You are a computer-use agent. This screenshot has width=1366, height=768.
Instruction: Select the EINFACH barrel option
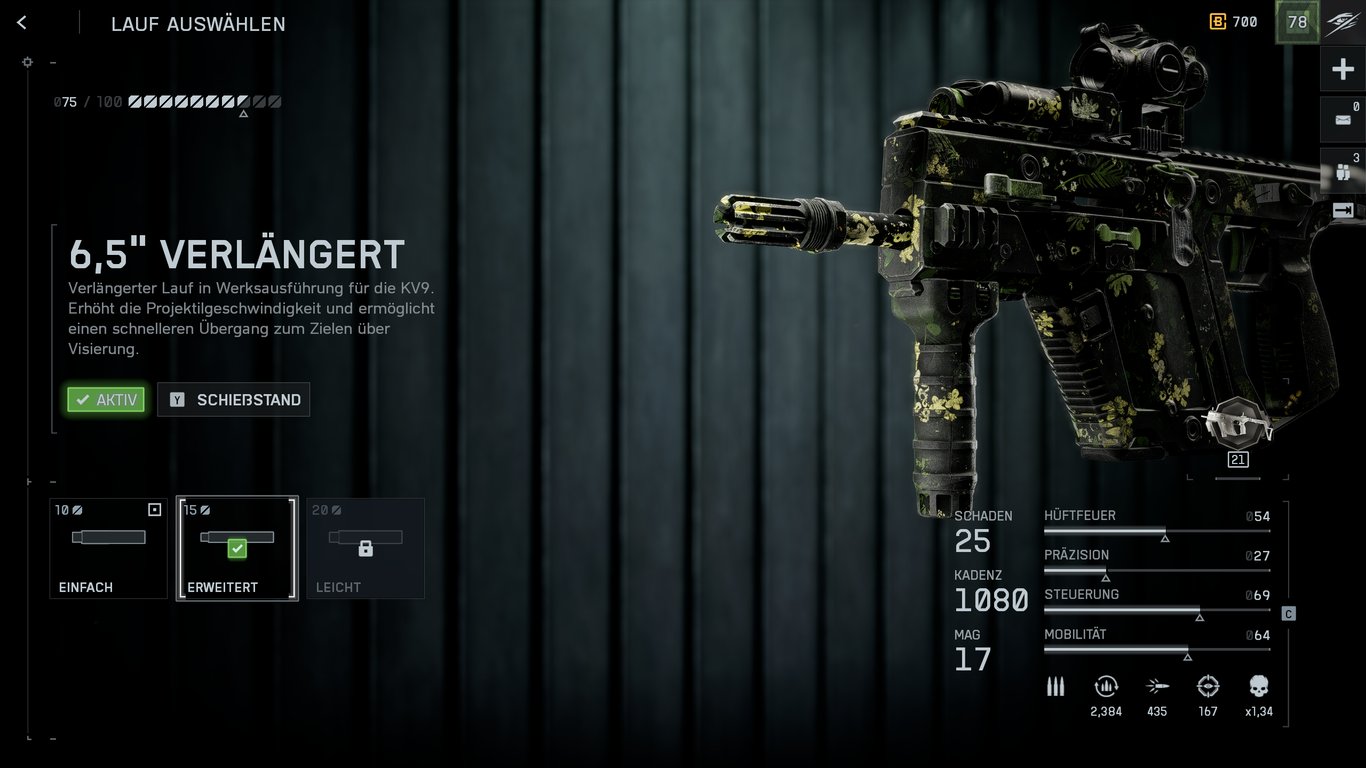108,548
